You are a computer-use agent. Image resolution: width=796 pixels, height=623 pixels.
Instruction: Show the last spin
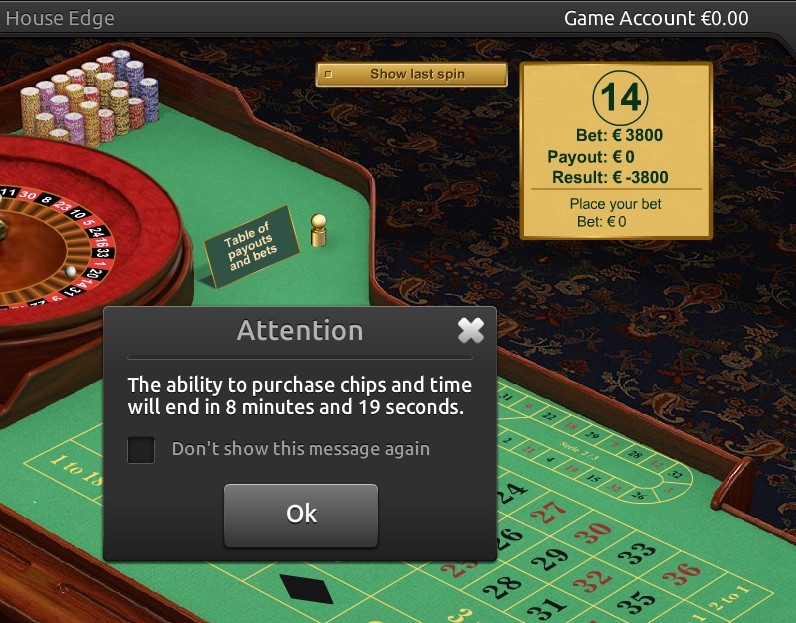tap(411, 74)
